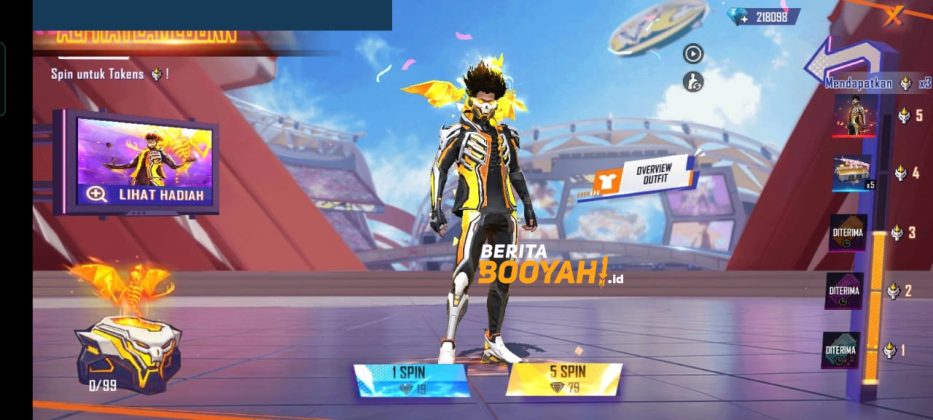The width and height of the screenshot is (933, 420).
Task: View the claimed 3-token reward
Action: (x=848, y=233)
